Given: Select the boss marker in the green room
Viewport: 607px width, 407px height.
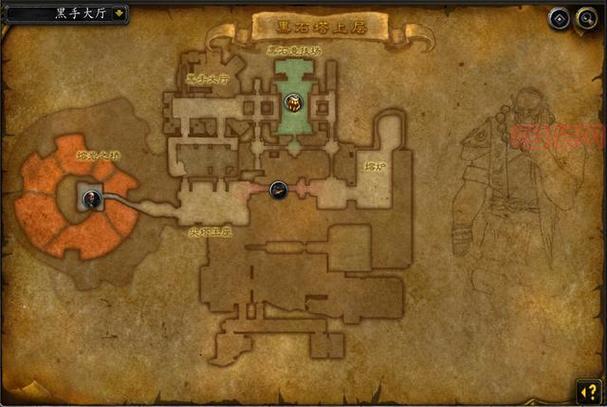Looking at the screenshot, I should tap(292, 101).
